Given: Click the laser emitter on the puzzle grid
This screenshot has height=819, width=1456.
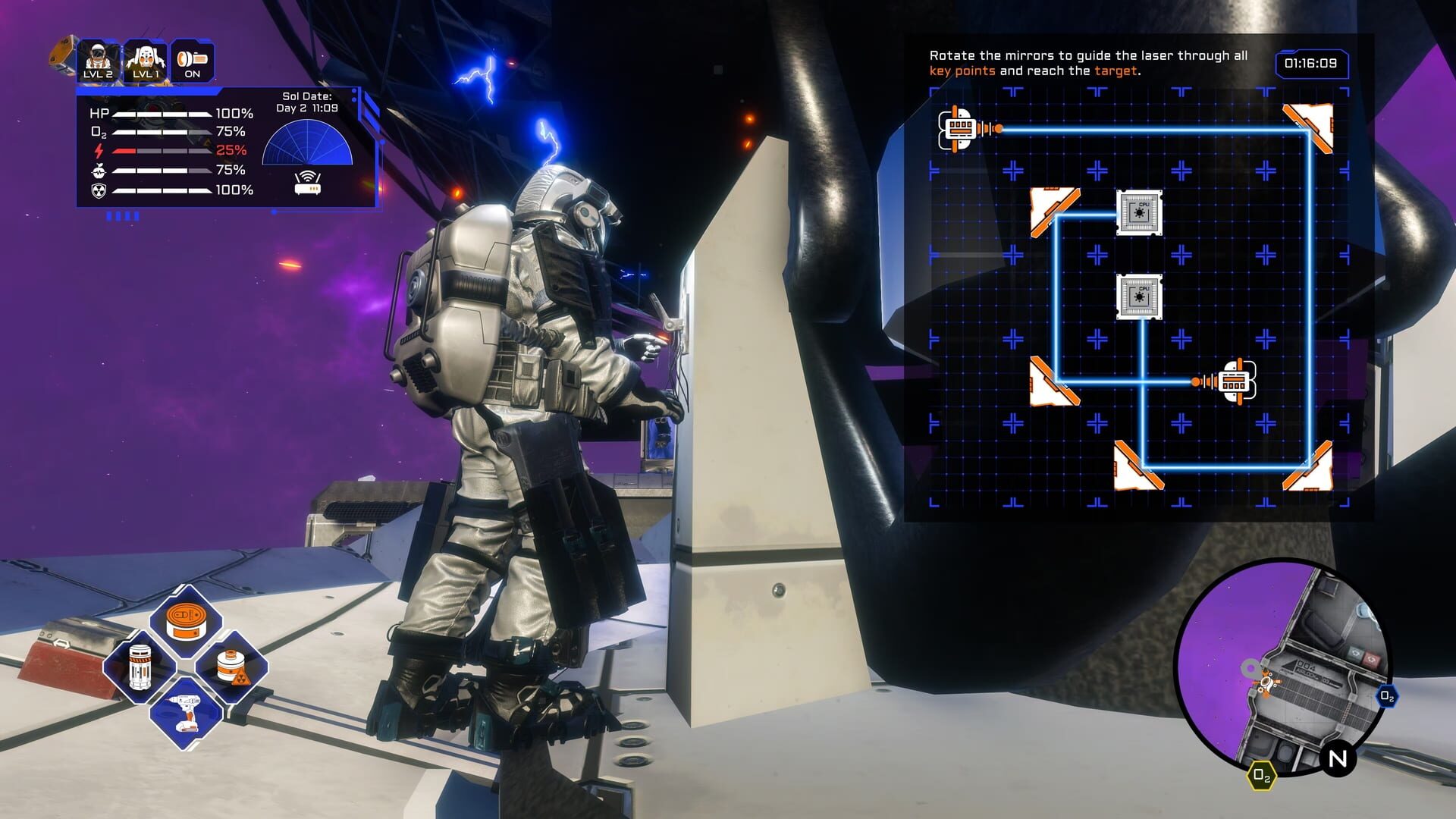Looking at the screenshot, I should (962, 129).
